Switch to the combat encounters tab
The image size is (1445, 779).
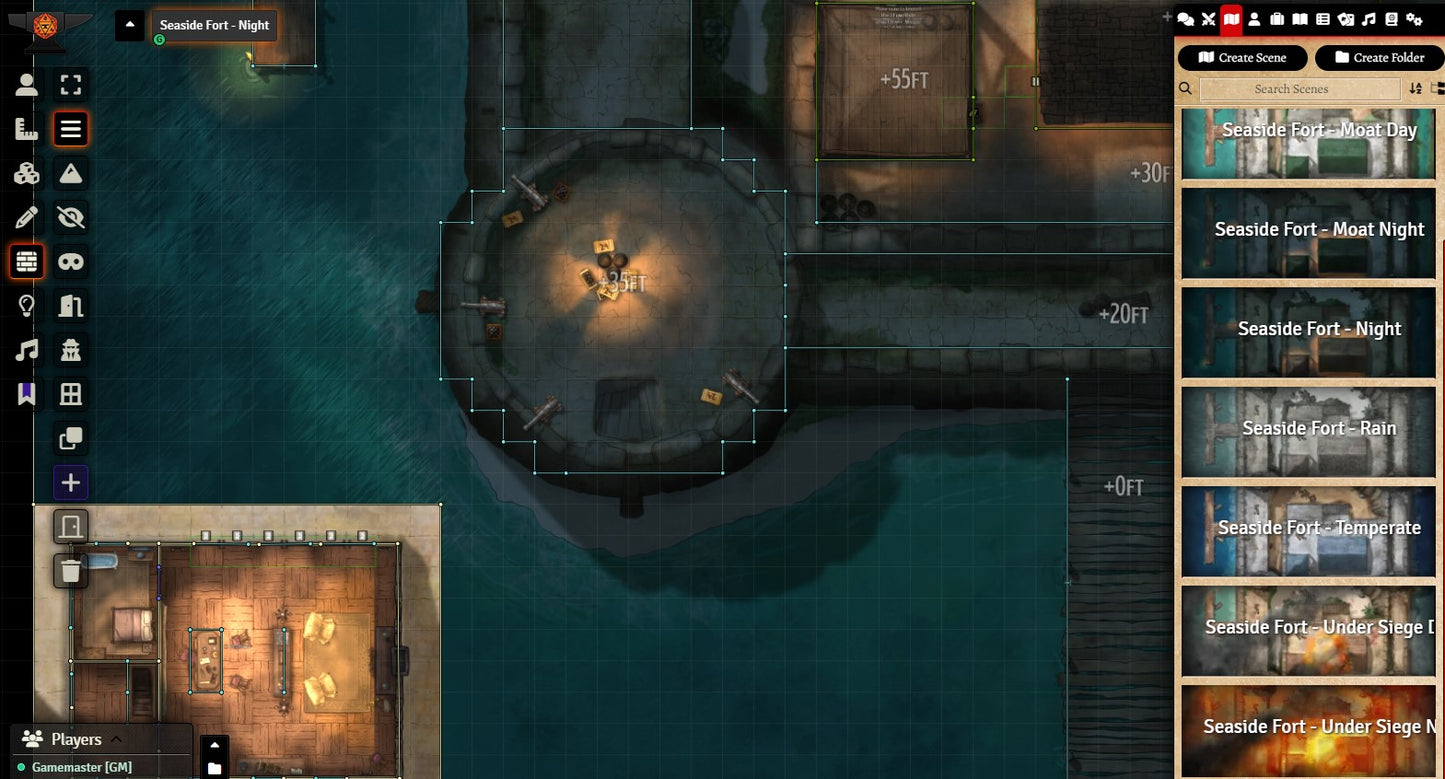coord(1208,19)
